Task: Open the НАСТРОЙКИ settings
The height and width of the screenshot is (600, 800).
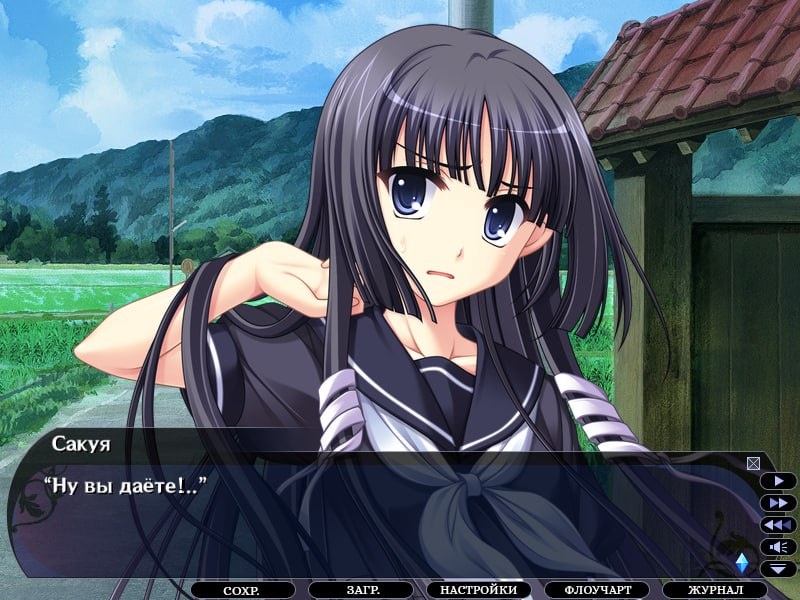Action: coord(478,591)
